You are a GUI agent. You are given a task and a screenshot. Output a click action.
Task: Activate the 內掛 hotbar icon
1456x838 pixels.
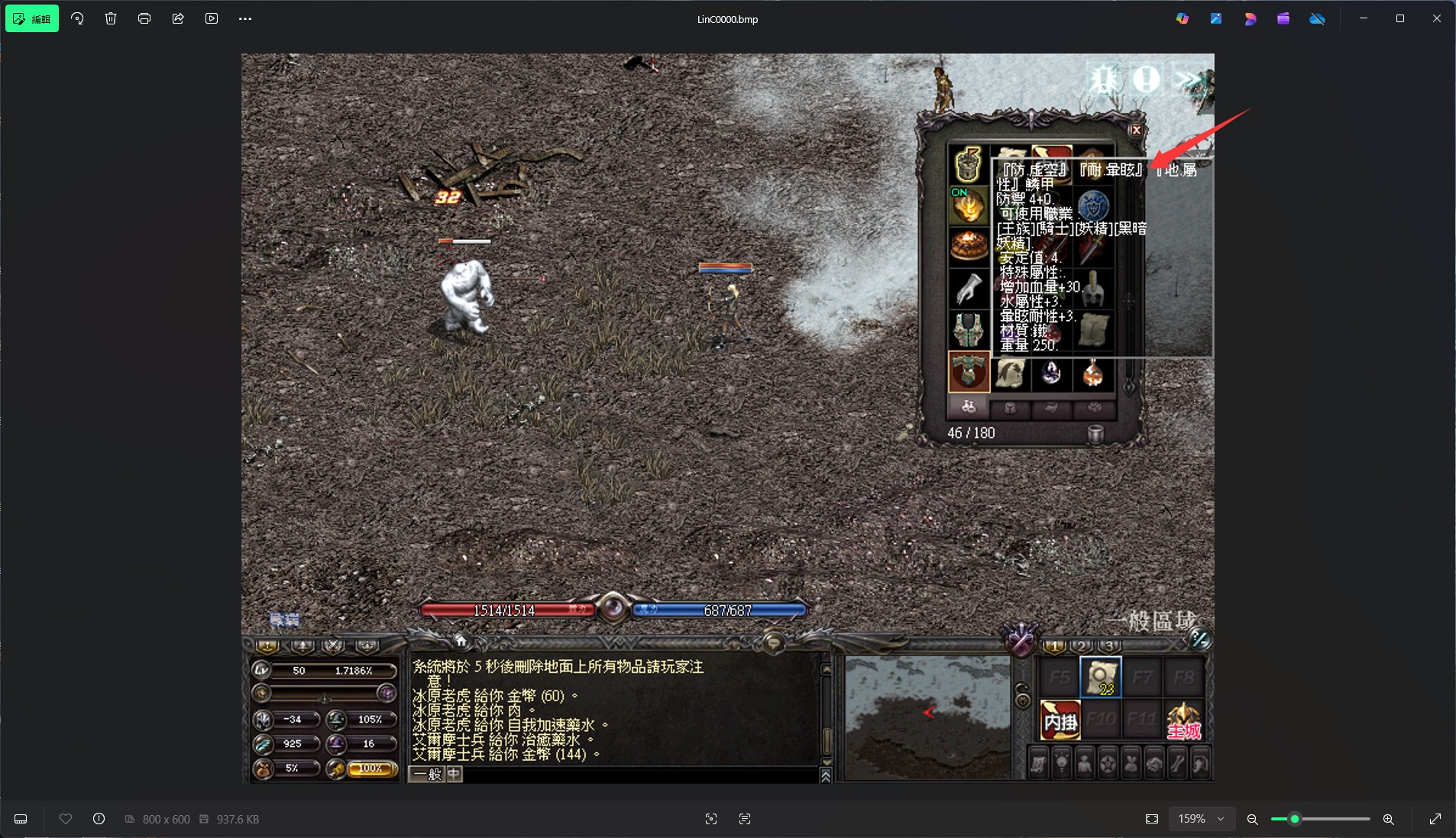coord(1060,720)
